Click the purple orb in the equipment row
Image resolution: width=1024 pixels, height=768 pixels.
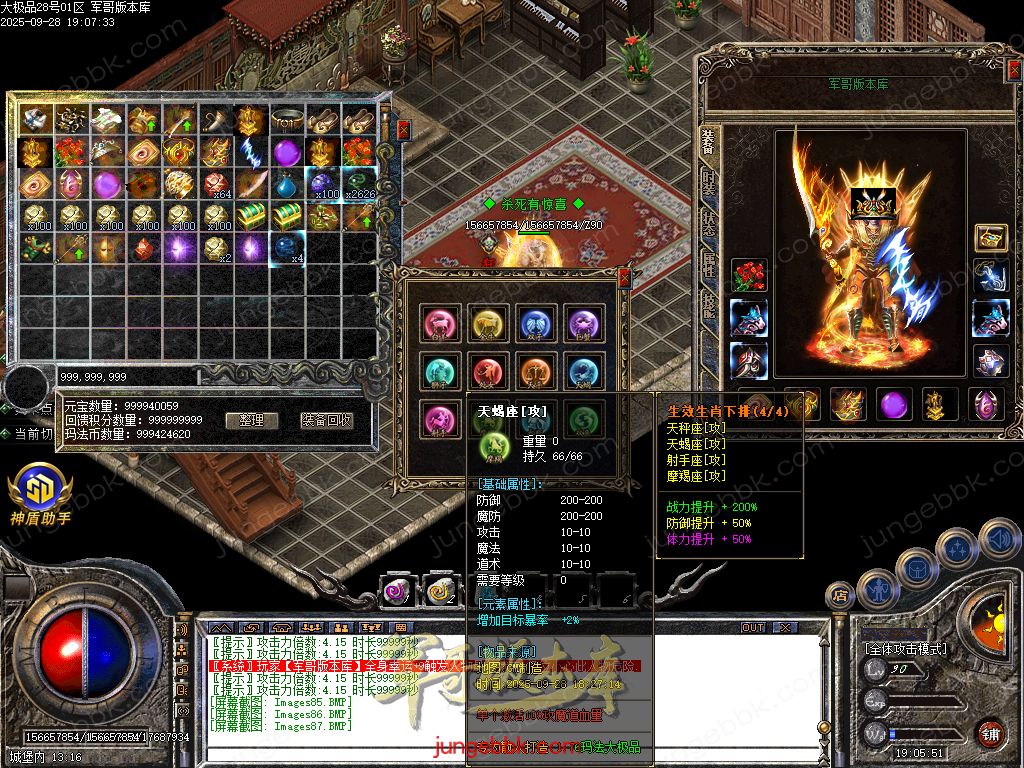tap(893, 405)
